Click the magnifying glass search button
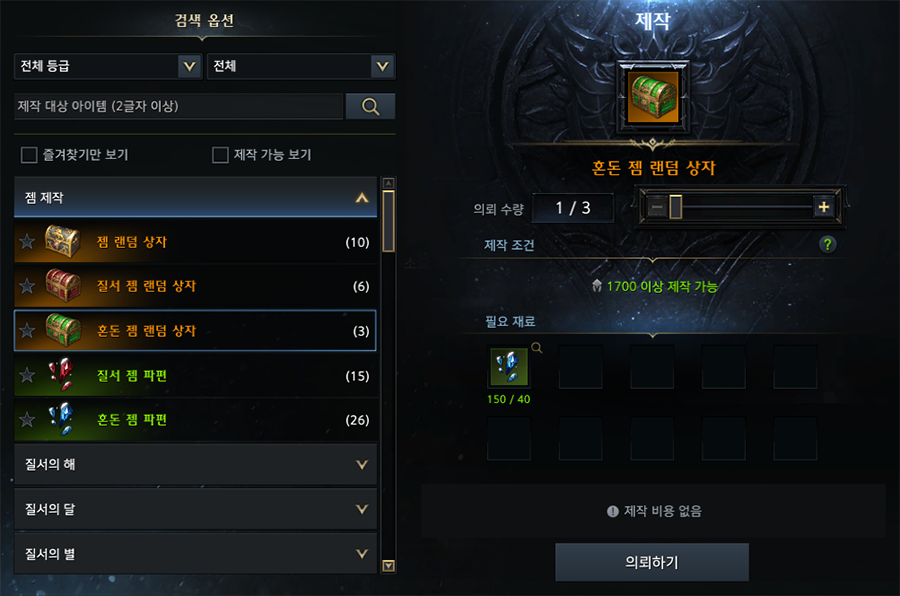Image resolution: width=900 pixels, height=596 pixels. tap(370, 106)
